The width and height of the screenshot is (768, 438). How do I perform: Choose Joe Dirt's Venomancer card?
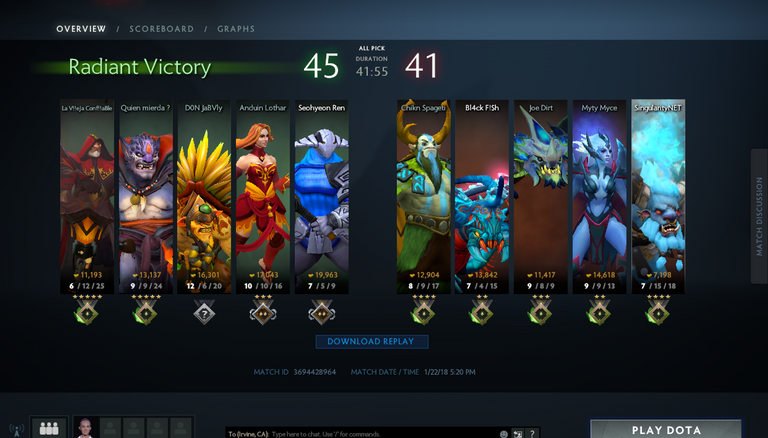(540, 190)
